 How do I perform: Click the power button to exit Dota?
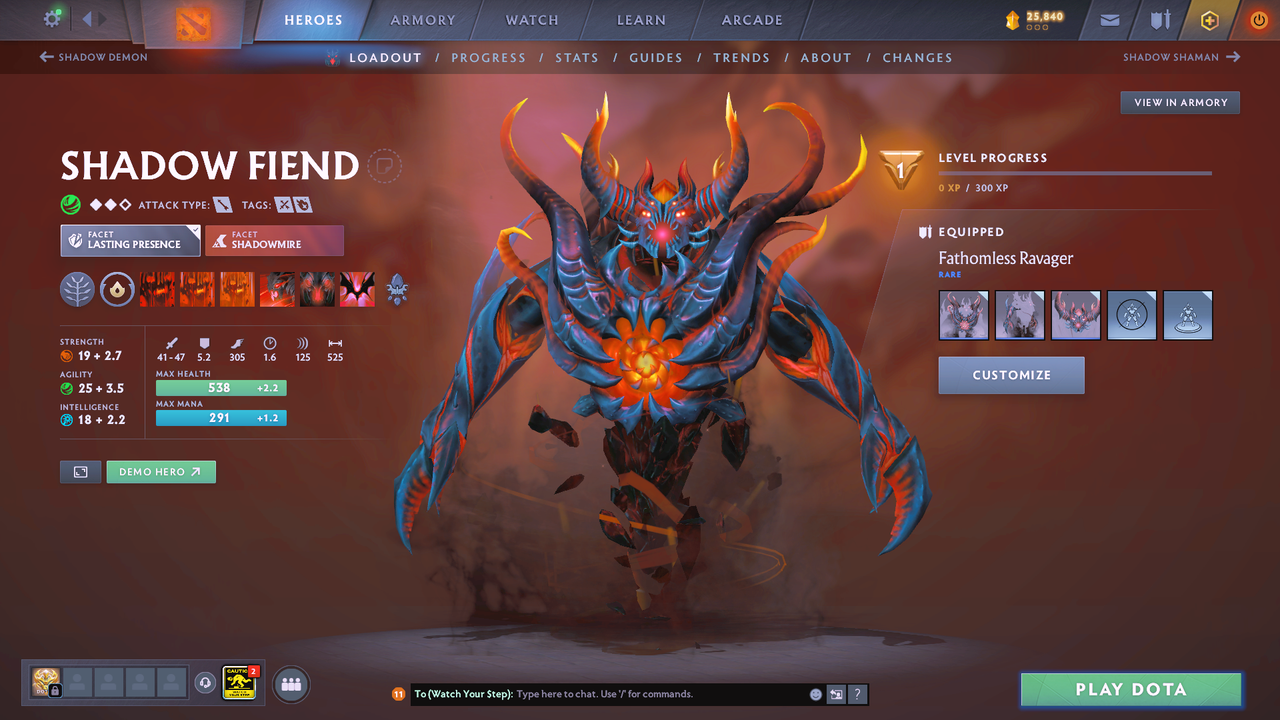coord(1258,20)
